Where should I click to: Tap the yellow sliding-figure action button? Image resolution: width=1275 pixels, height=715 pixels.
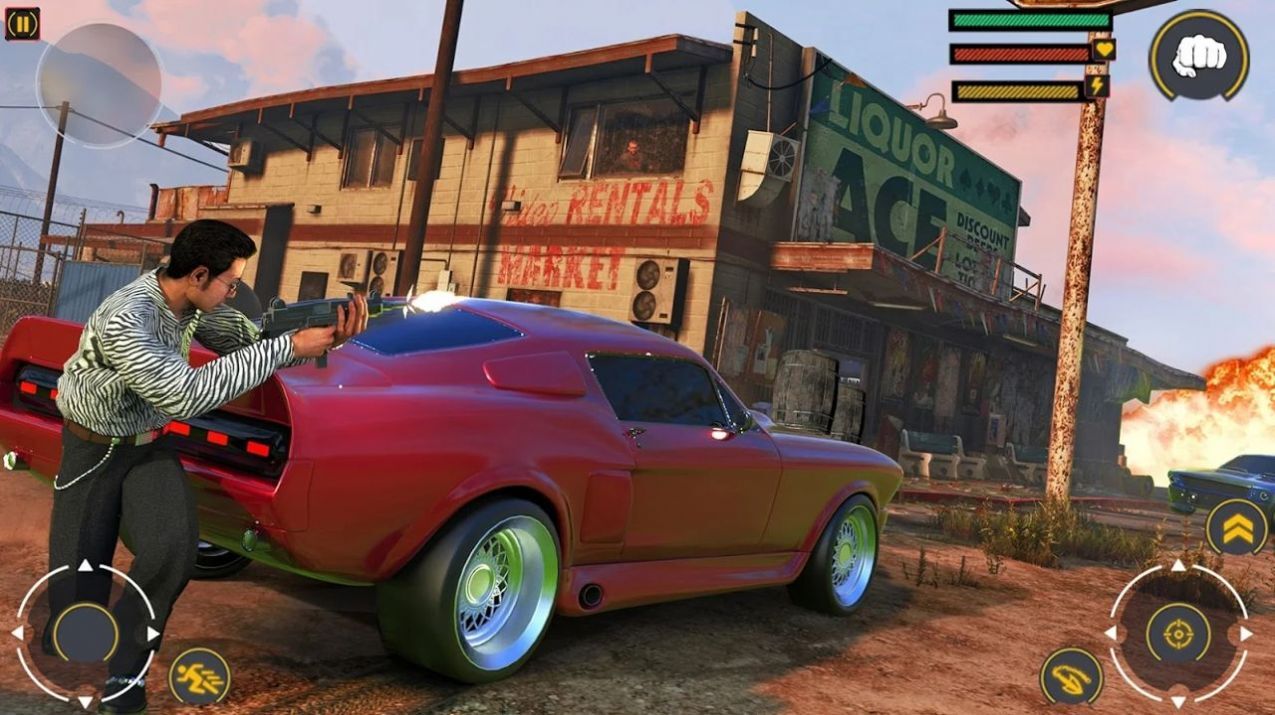(x=1071, y=676)
